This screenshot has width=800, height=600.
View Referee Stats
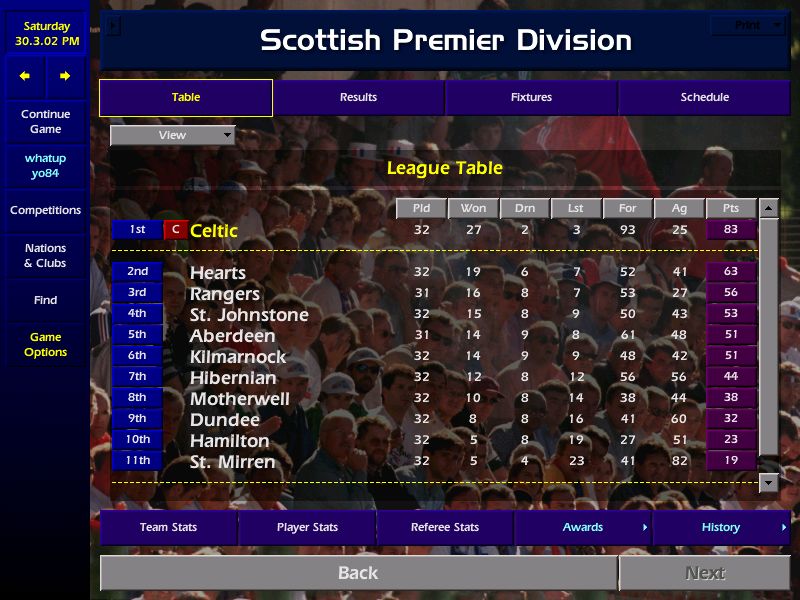(444, 528)
